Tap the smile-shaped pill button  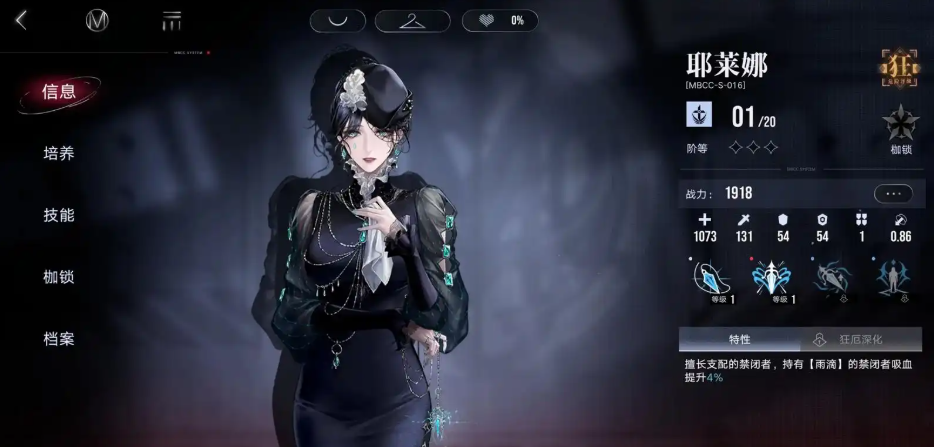point(337,20)
